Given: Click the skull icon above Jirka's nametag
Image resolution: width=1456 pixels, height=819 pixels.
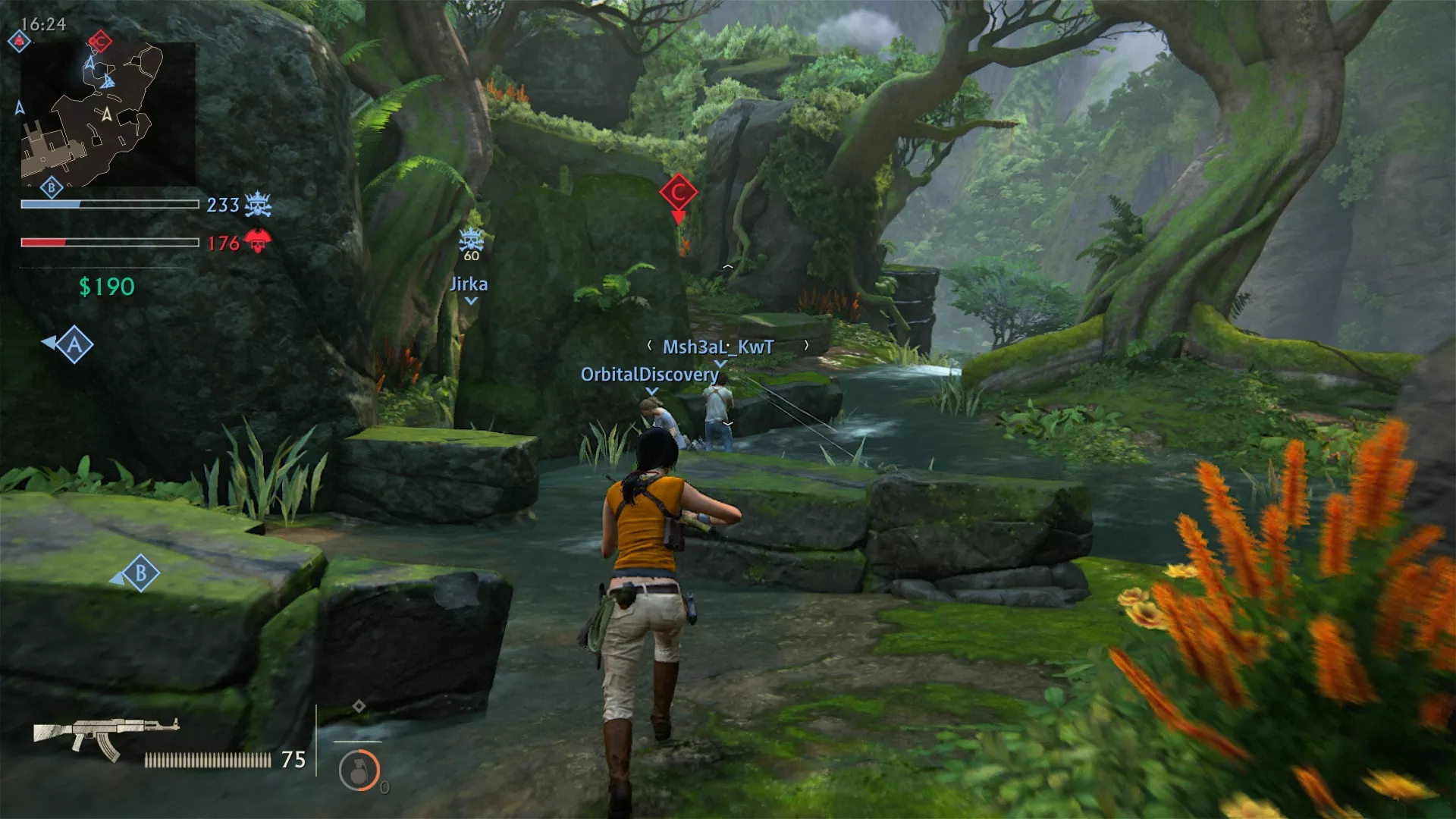Looking at the screenshot, I should (x=470, y=239).
